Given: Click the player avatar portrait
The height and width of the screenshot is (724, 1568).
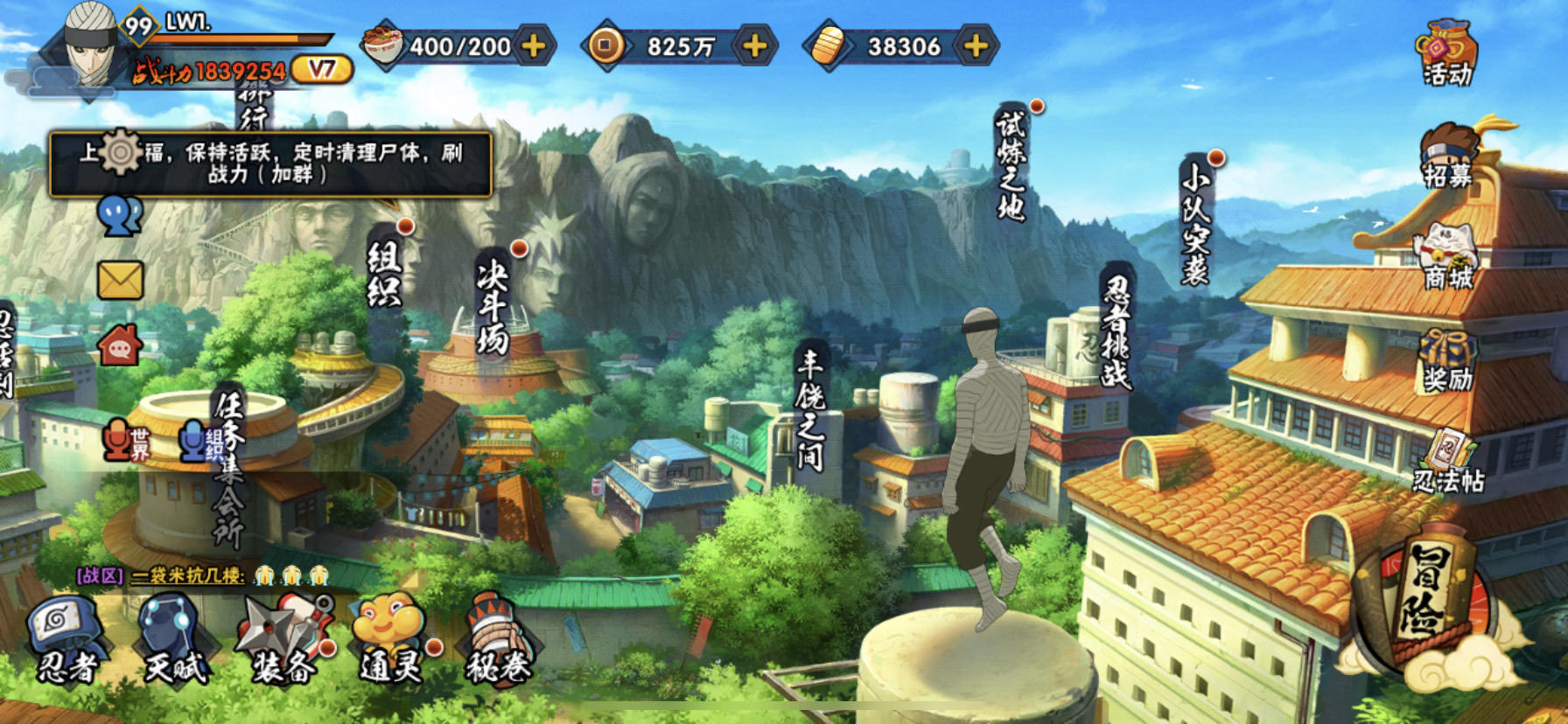Looking at the screenshot, I should pyautogui.click(x=90, y=45).
